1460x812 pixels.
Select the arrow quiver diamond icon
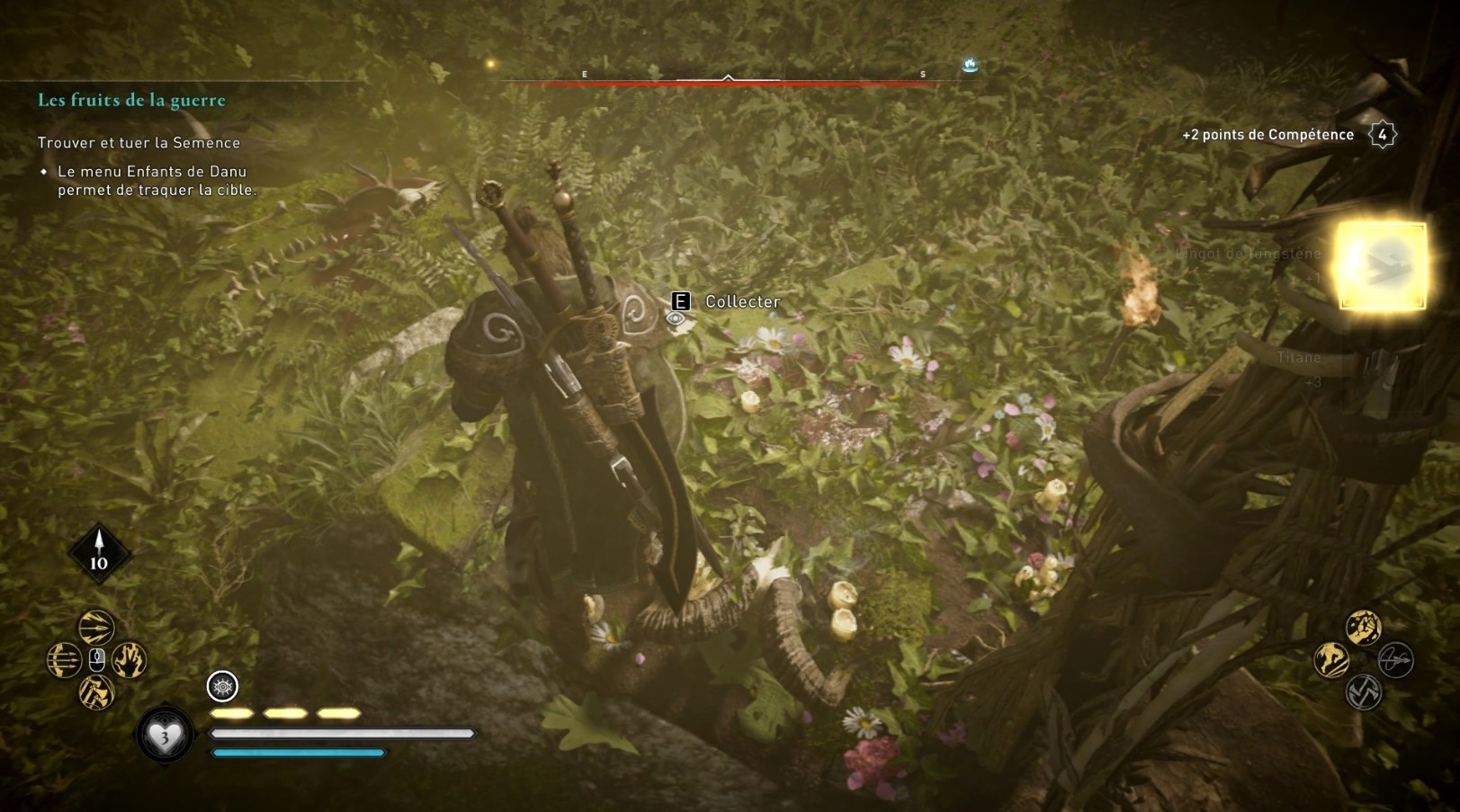[x=99, y=551]
